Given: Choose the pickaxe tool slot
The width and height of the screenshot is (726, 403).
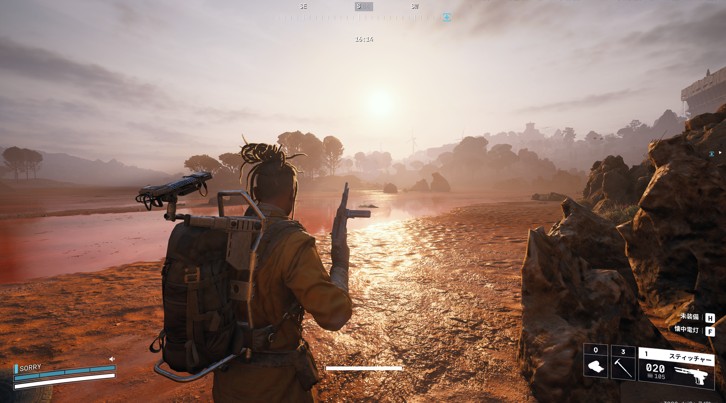Looking at the screenshot, I should [622, 366].
